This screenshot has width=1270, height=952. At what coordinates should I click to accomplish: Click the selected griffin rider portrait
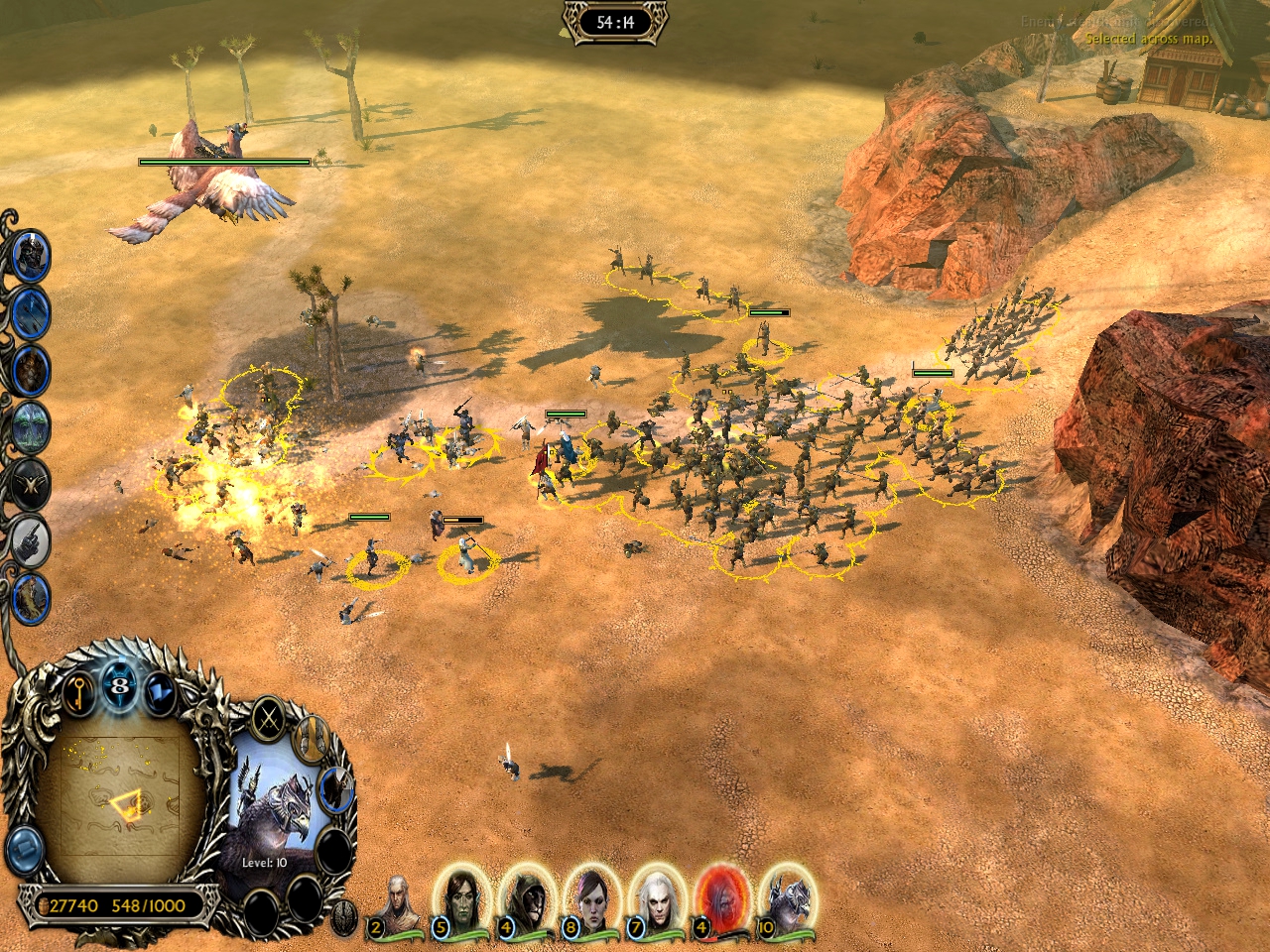coord(273,809)
